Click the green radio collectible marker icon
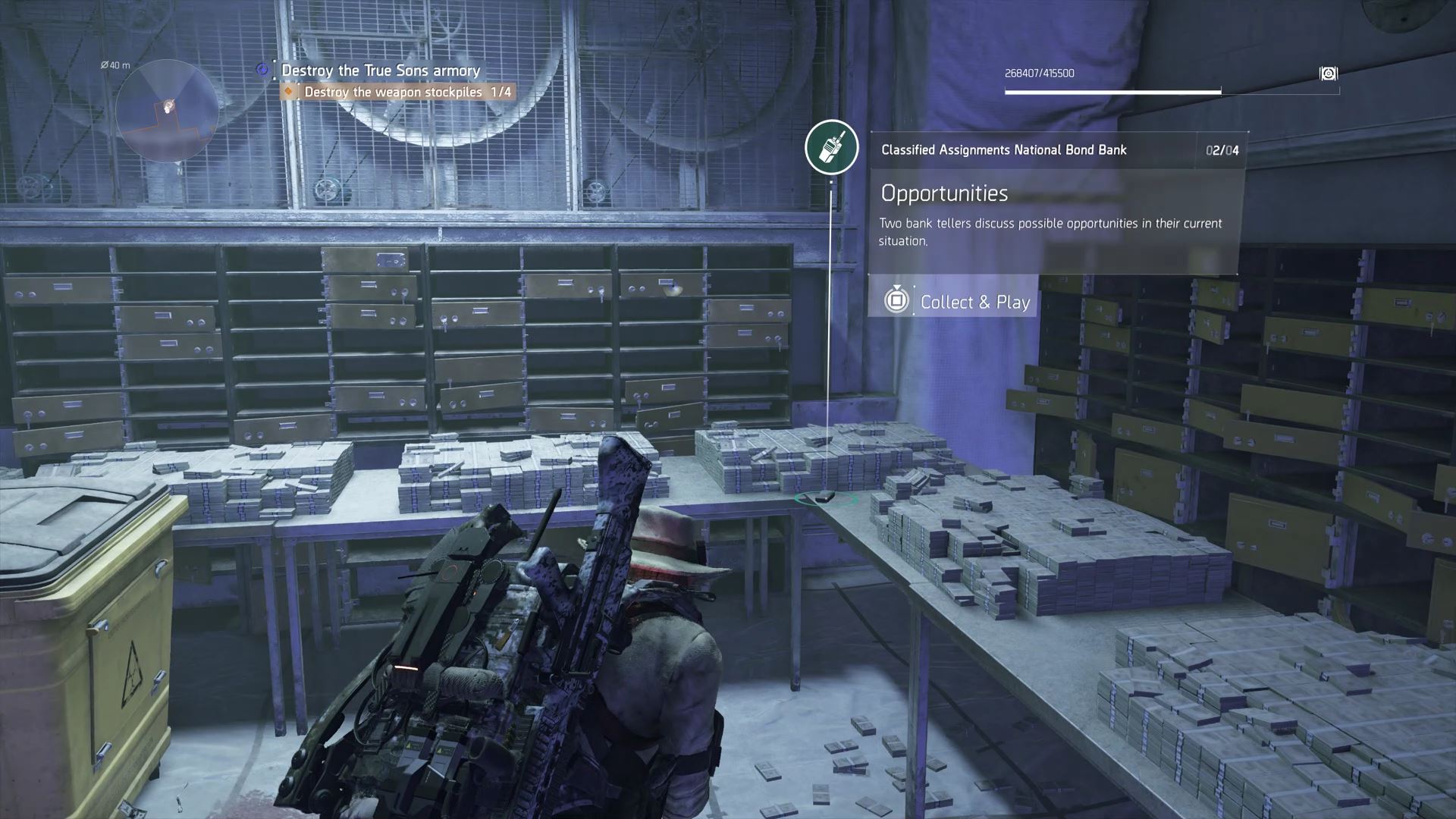Screen dimensions: 1456x819 [x=831, y=146]
